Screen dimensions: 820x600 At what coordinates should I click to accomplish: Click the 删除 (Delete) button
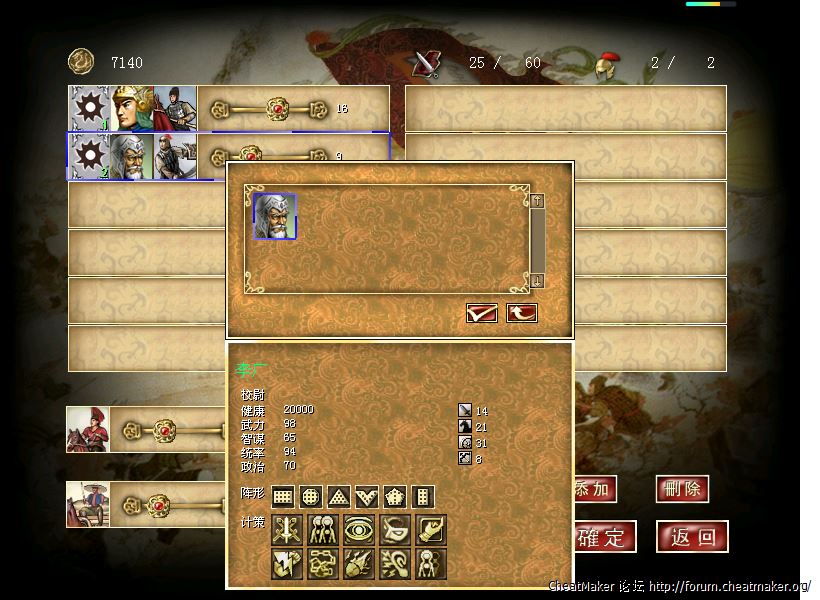tap(682, 489)
